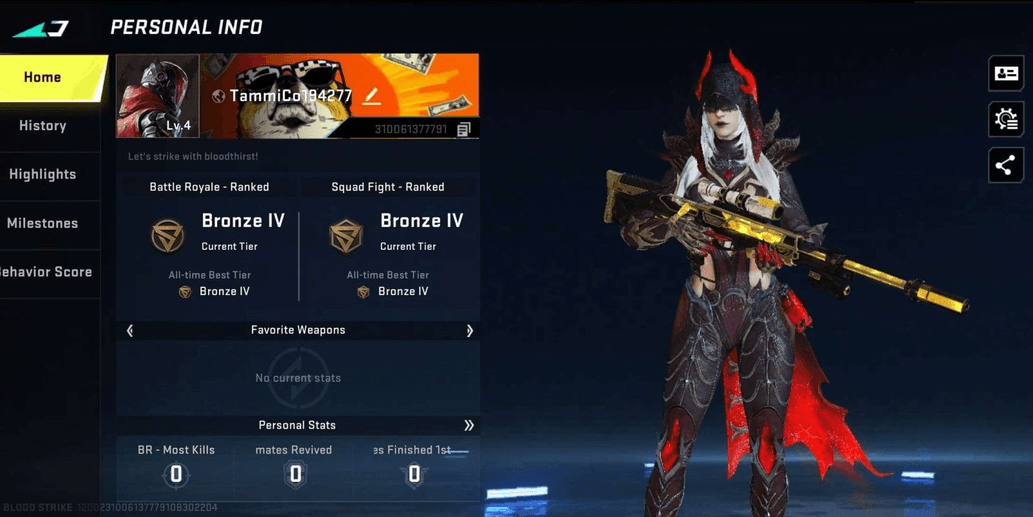Switch to the History tab
1033x517 pixels.
[x=43, y=126]
